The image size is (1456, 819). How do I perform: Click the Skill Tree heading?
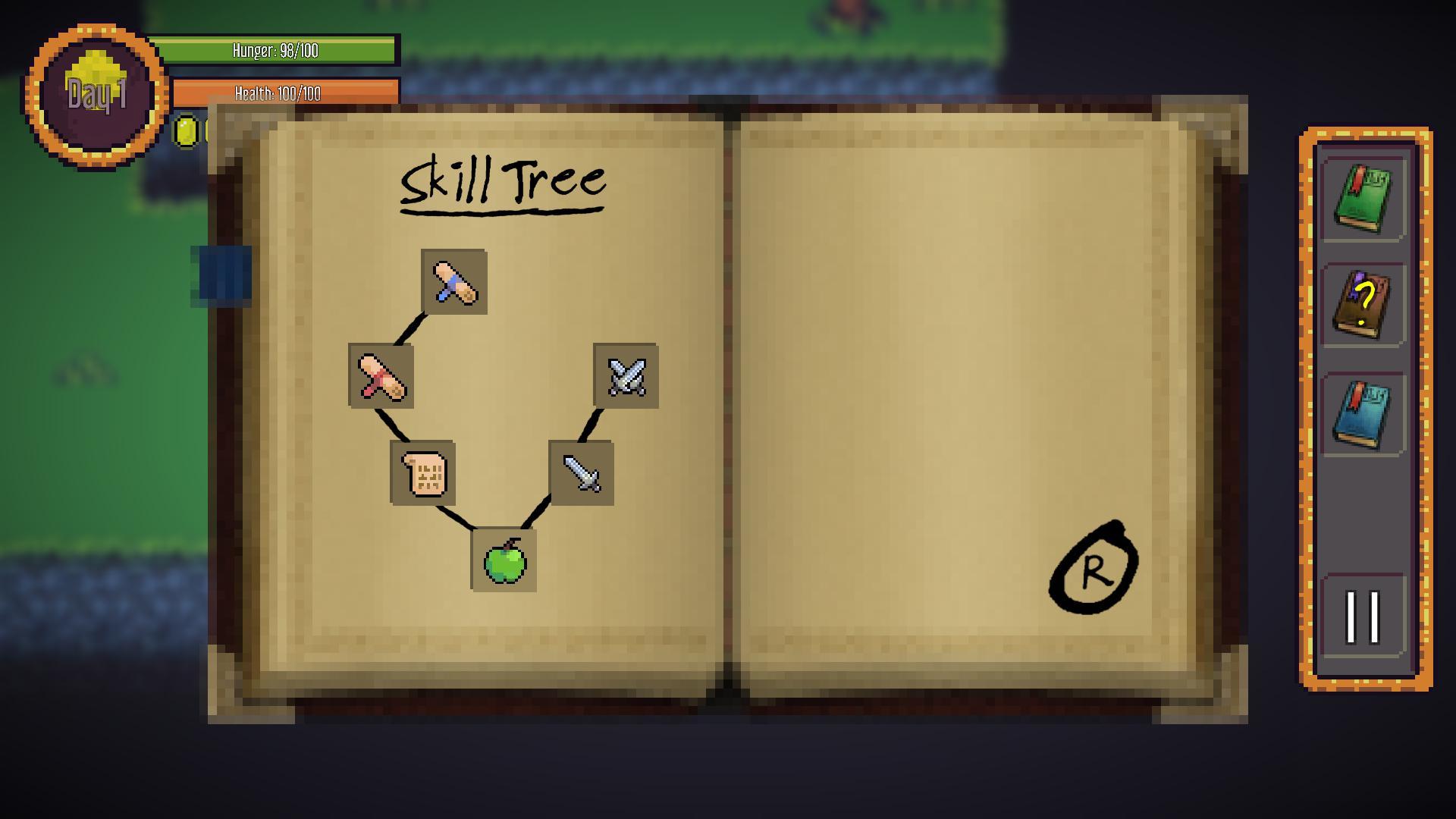point(503,180)
